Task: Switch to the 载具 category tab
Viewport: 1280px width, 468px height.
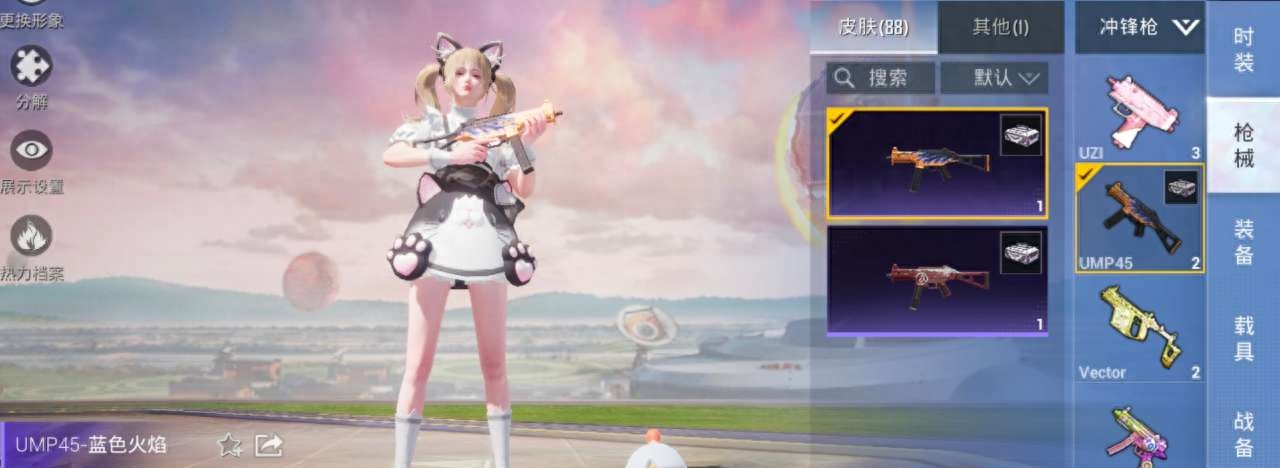Action: (x=1243, y=337)
